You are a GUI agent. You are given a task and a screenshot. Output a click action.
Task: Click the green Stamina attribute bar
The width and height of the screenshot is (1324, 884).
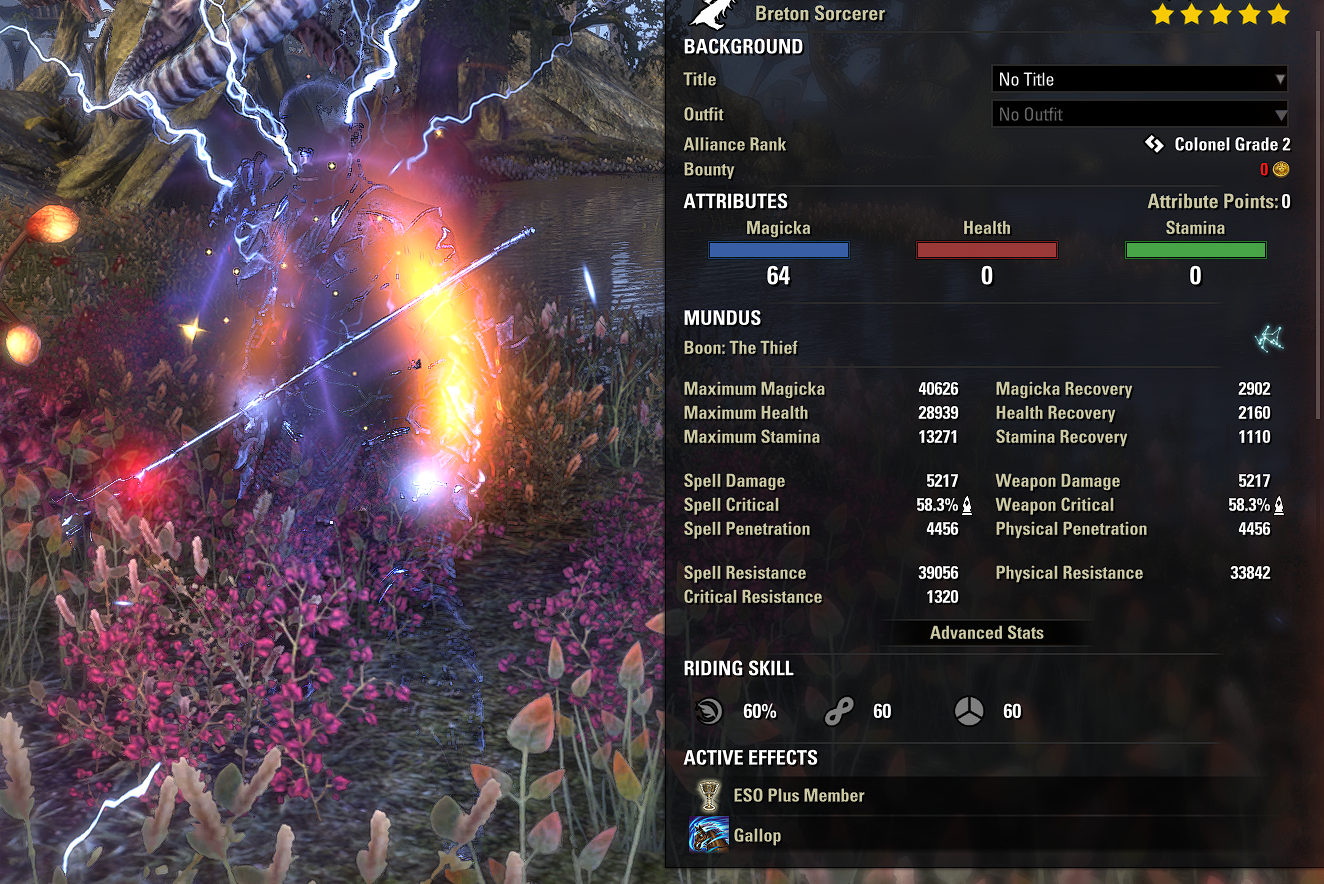coord(1195,251)
